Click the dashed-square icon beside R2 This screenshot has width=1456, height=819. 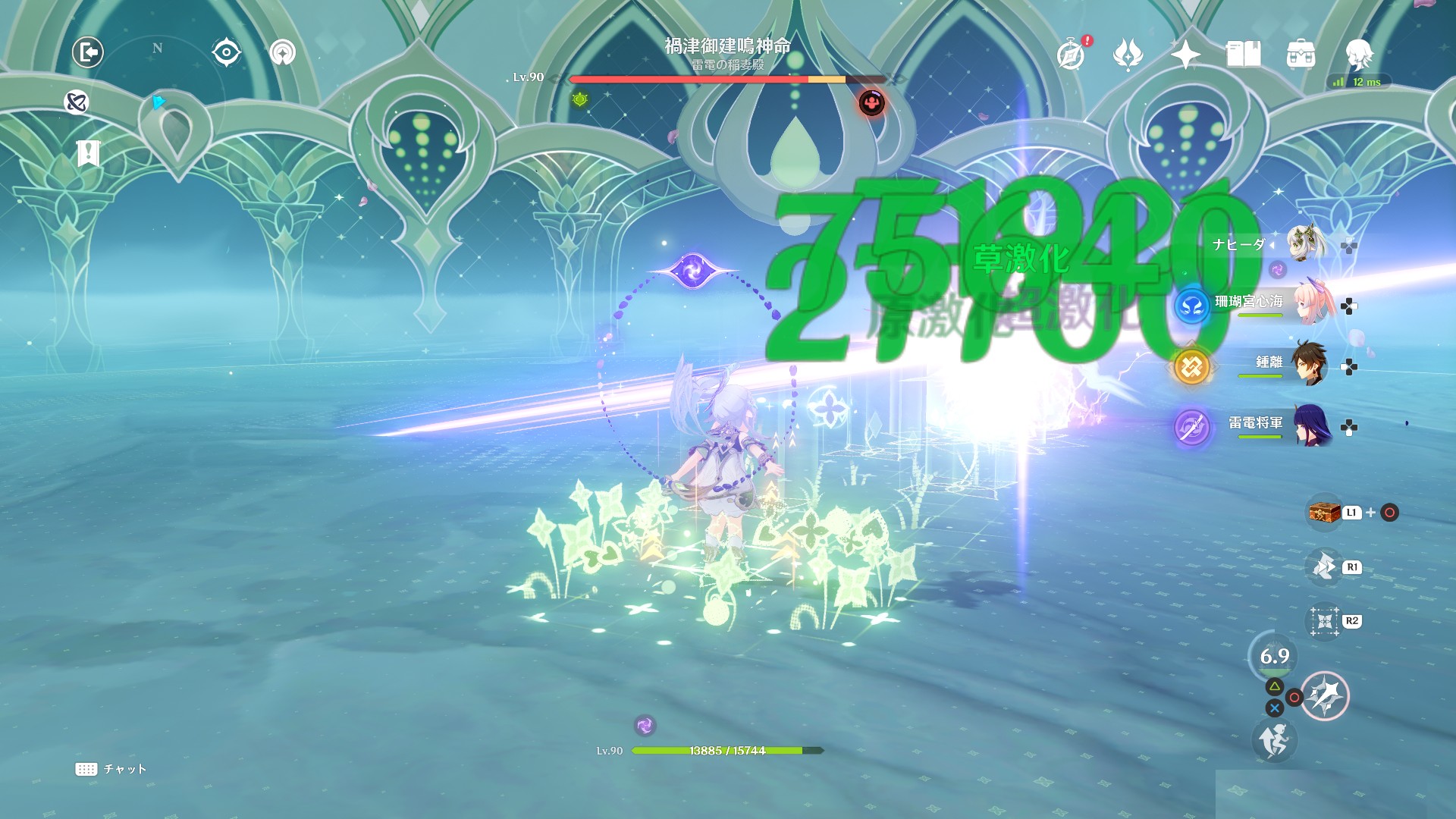(1324, 622)
